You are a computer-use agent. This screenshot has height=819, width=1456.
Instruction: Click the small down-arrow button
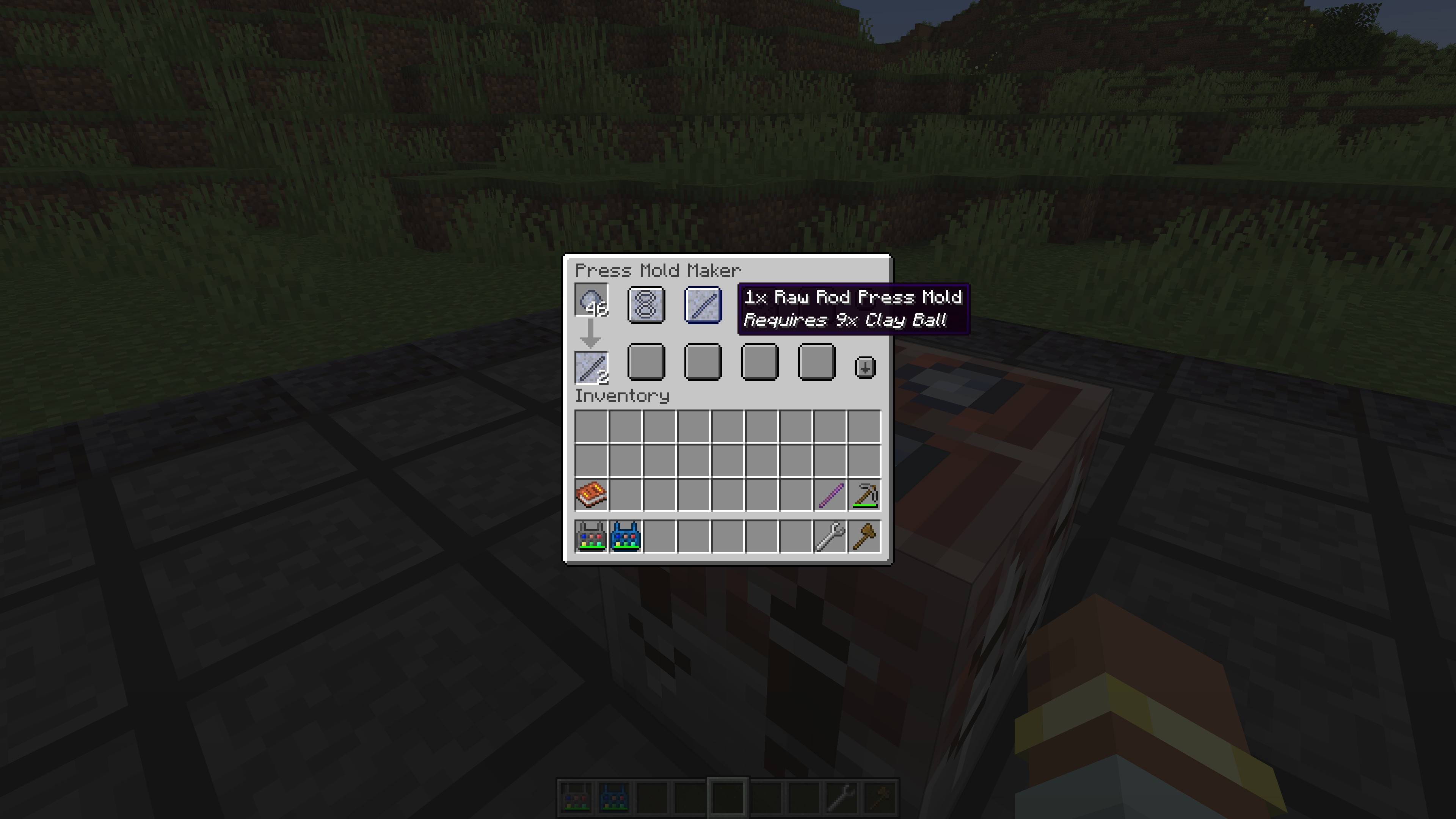865,367
